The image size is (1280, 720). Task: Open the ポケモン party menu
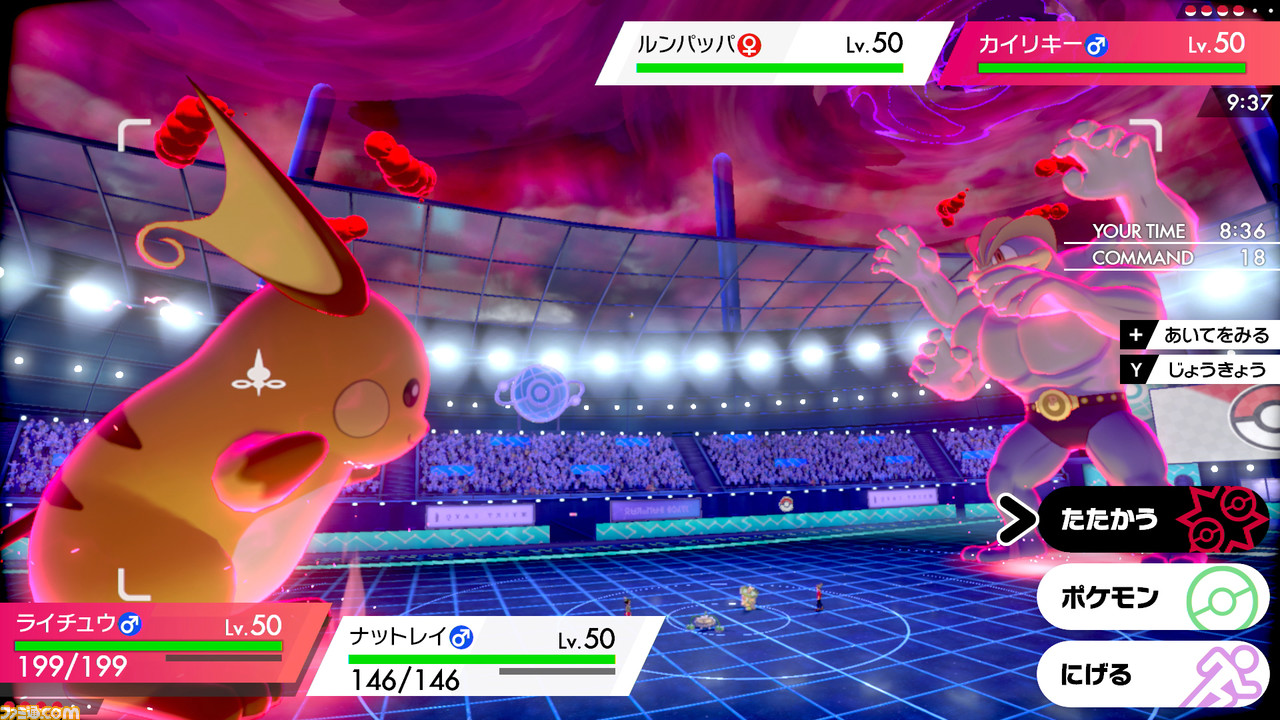(x=1150, y=598)
